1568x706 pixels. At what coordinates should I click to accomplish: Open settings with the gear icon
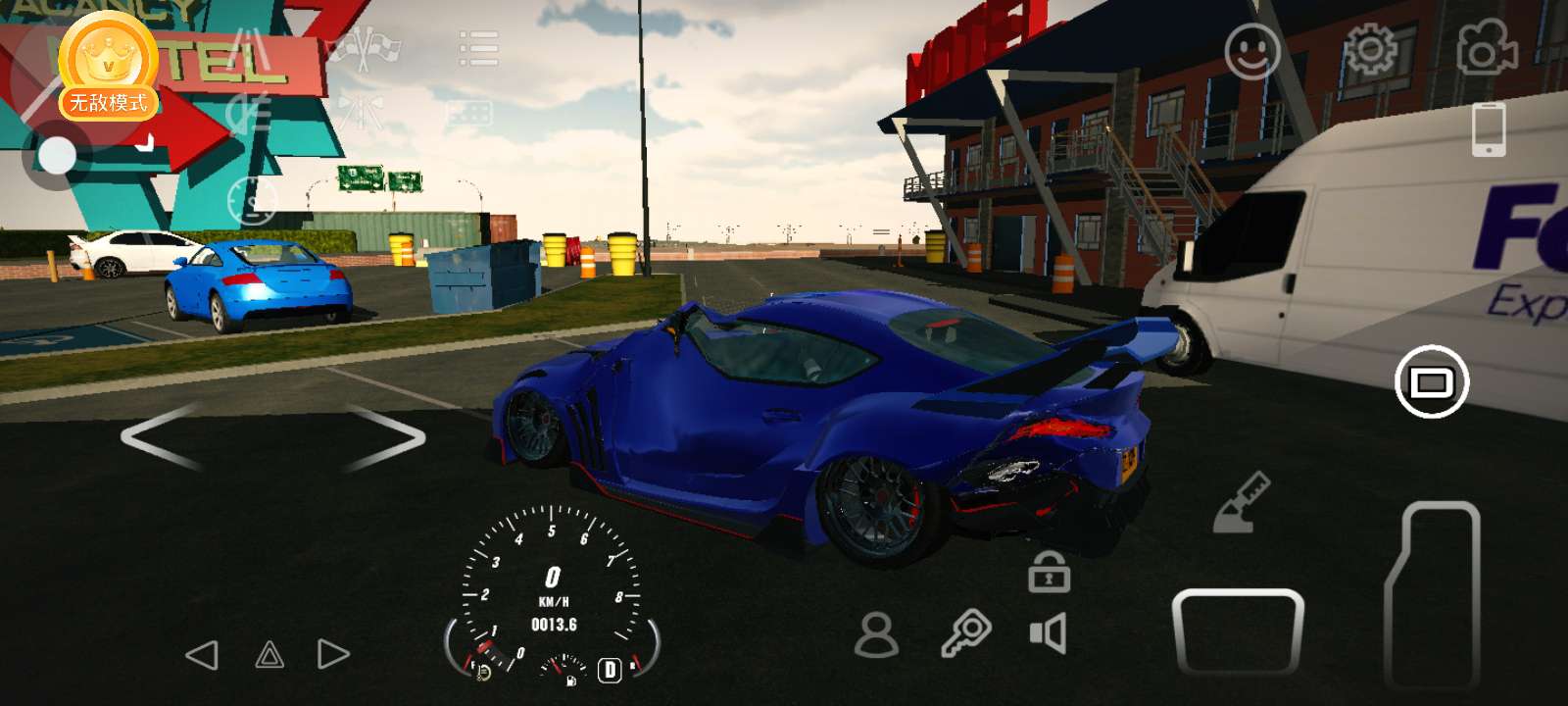coord(1369,49)
